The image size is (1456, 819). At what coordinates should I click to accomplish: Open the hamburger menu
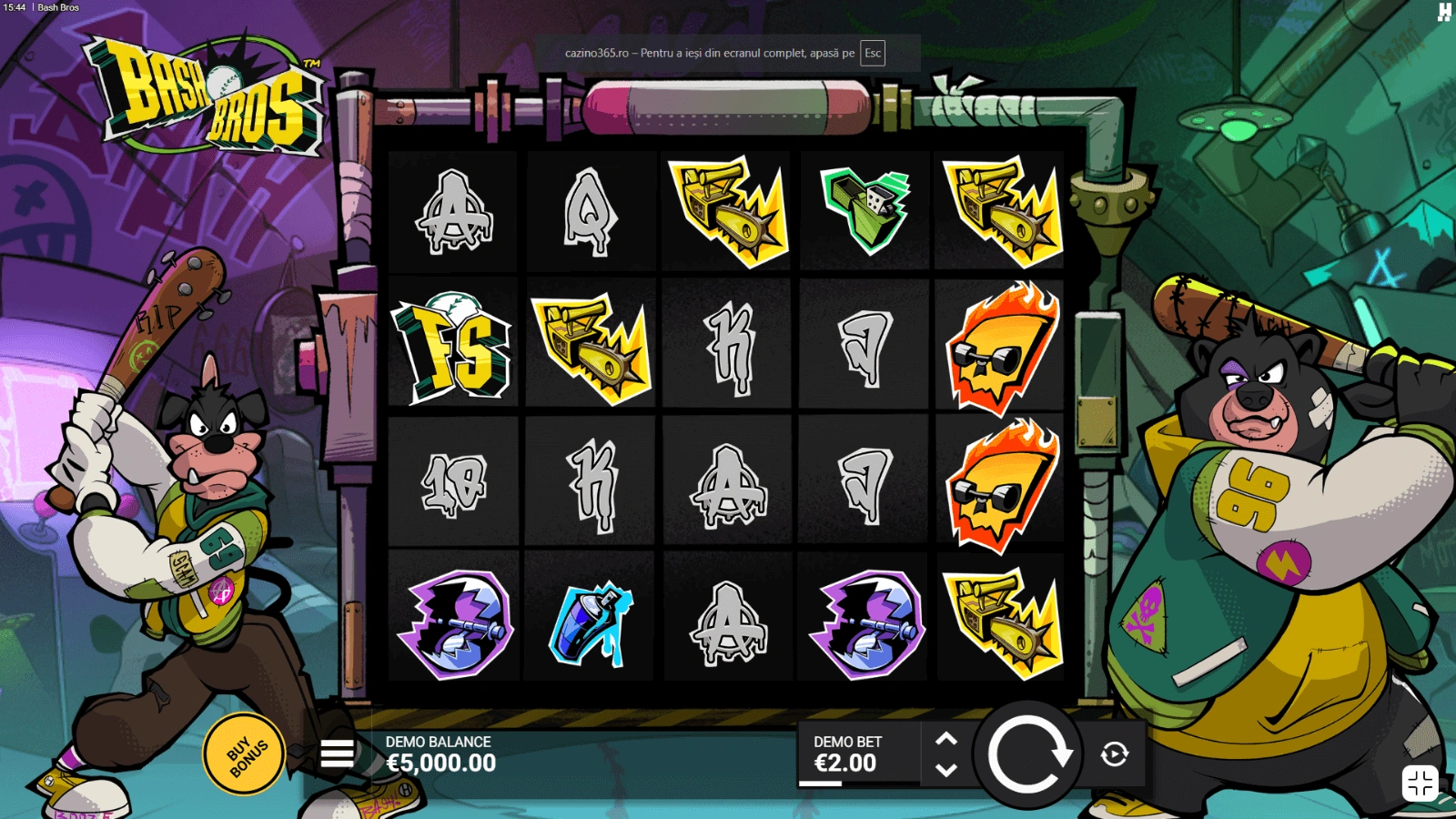pyautogui.click(x=338, y=753)
